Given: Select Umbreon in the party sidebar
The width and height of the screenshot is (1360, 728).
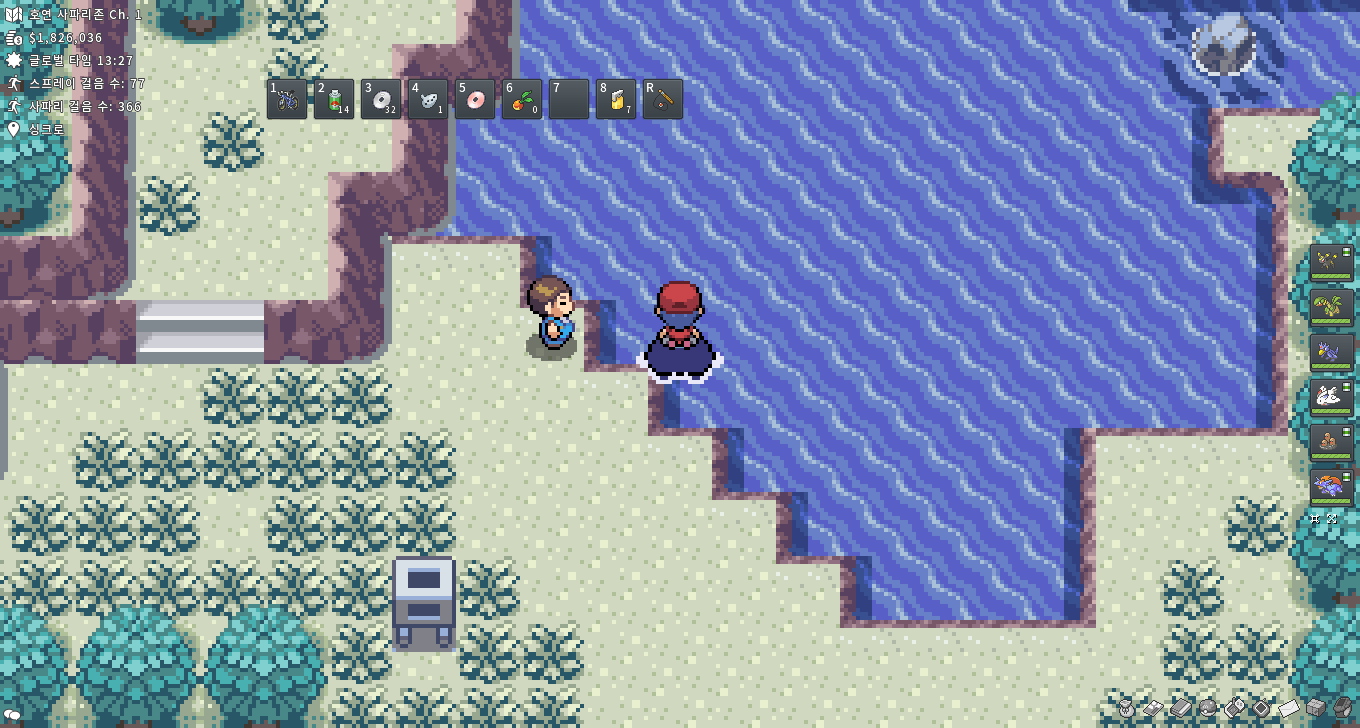Looking at the screenshot, I should (1331, 262).
